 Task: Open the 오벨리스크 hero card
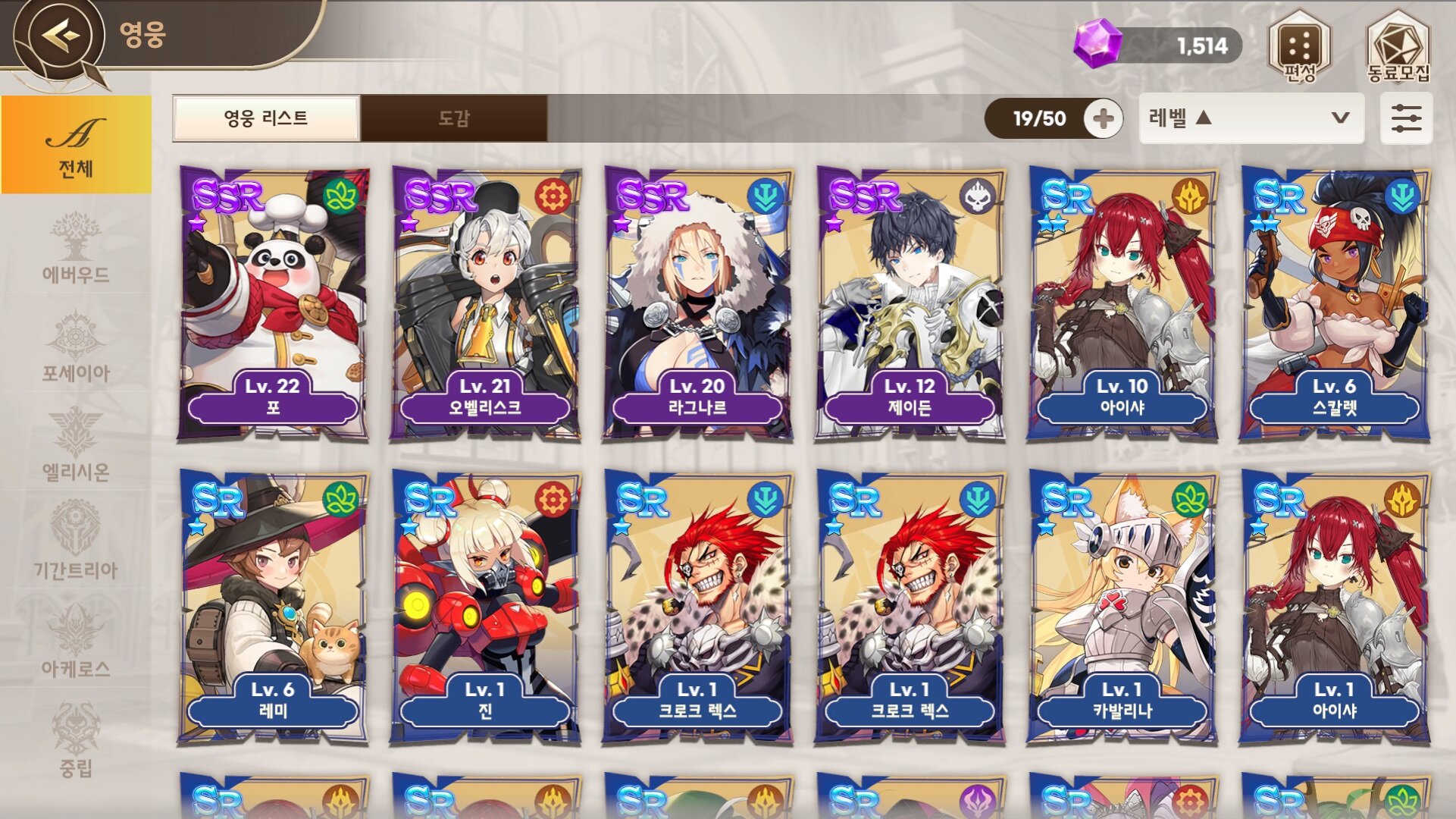click(485, 303)
